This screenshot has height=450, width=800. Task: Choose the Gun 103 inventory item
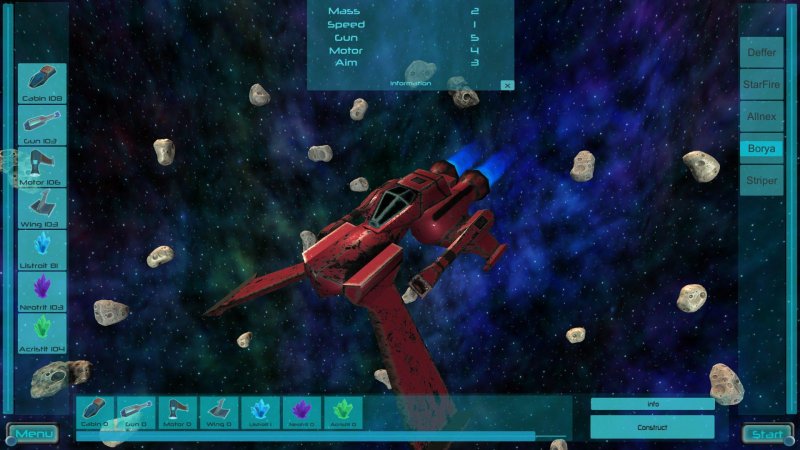point(42,125)
